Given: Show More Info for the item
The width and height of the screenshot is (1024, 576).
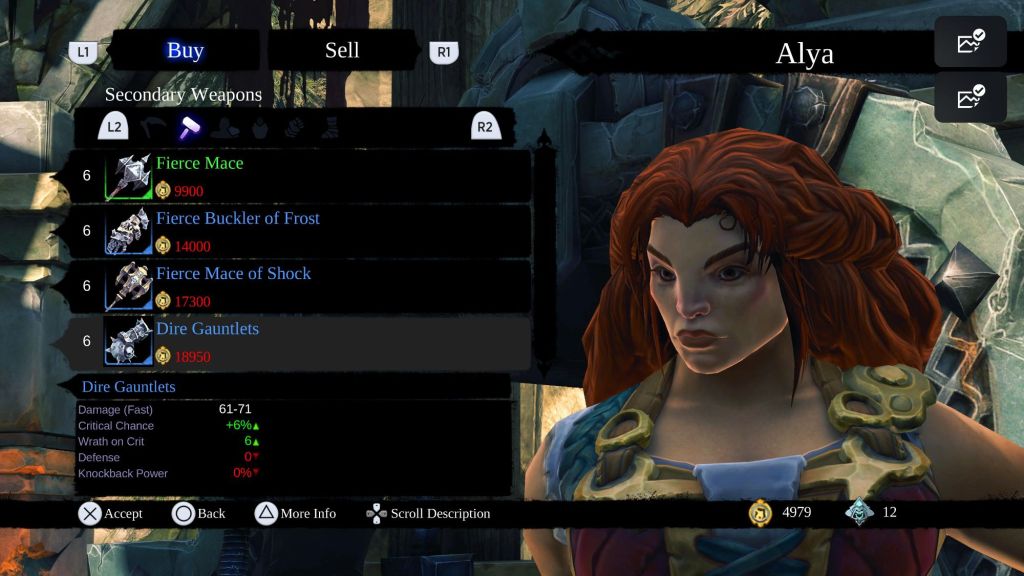Looking at the screenshot, I should tap(295, 514).
